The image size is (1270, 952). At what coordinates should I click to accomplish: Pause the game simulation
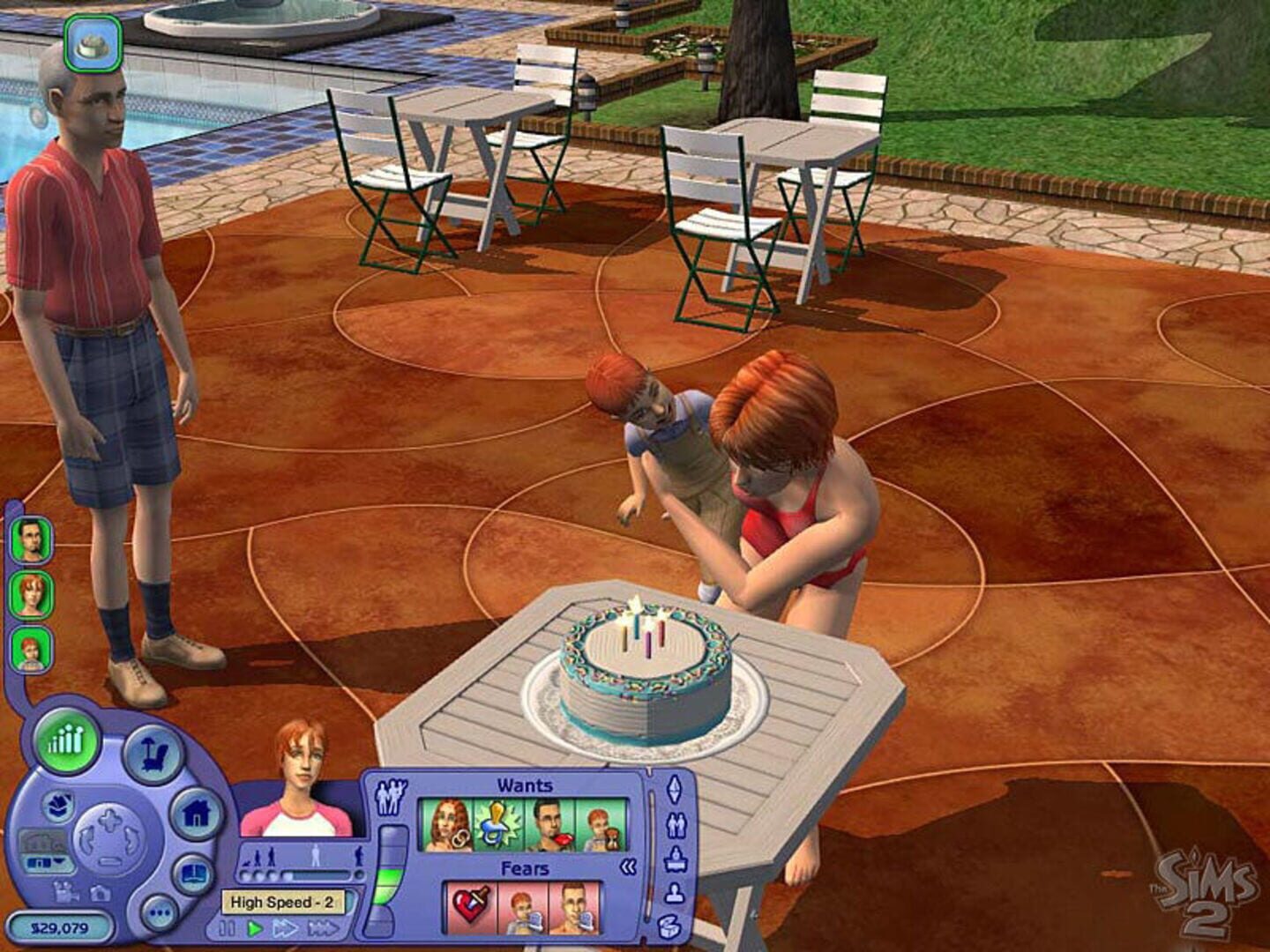tap(229, 927)
